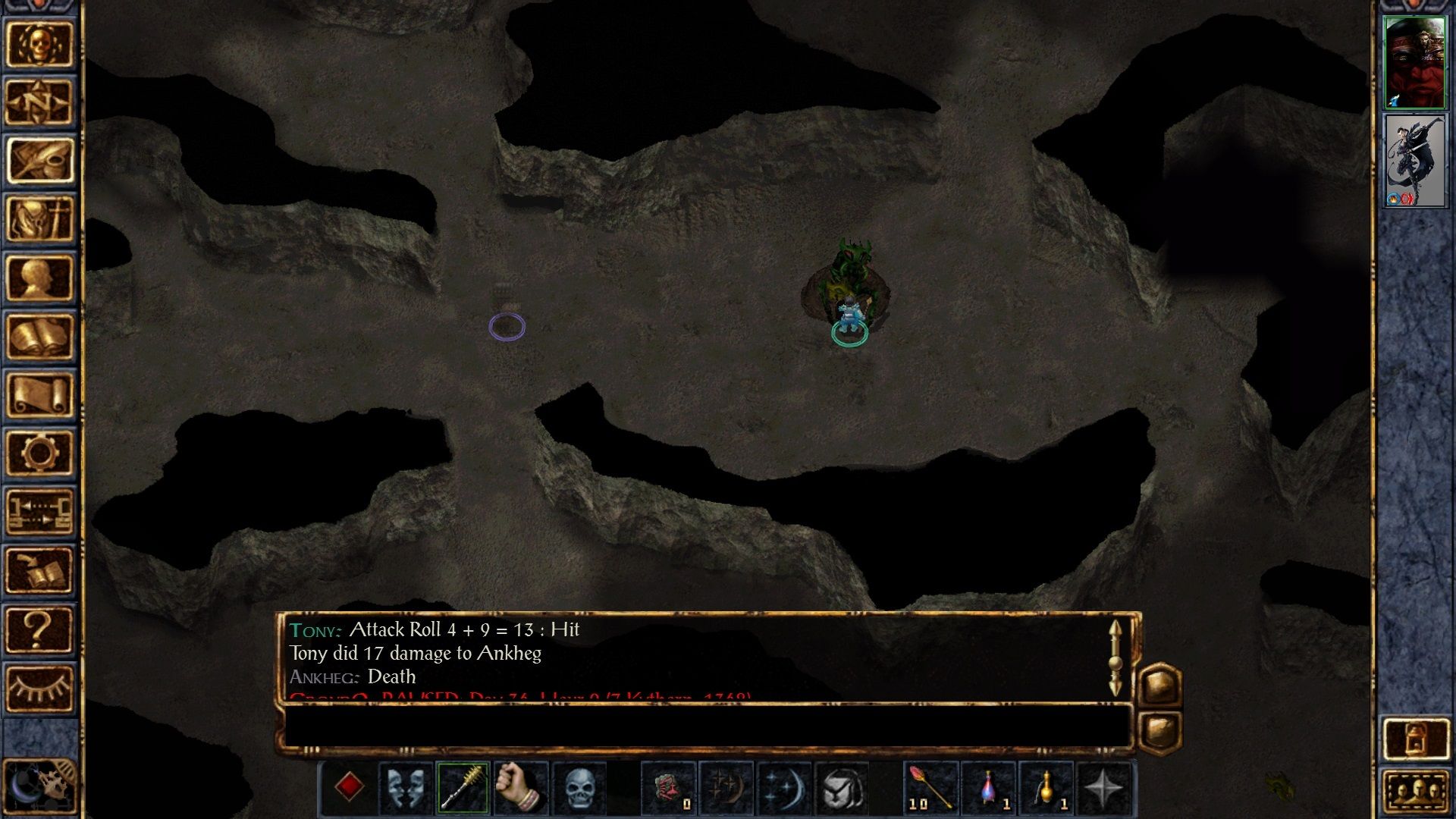1456x819 pixels.
Task: Select the dark-haired second party portrait
Action: click(x=1414, y=161)
